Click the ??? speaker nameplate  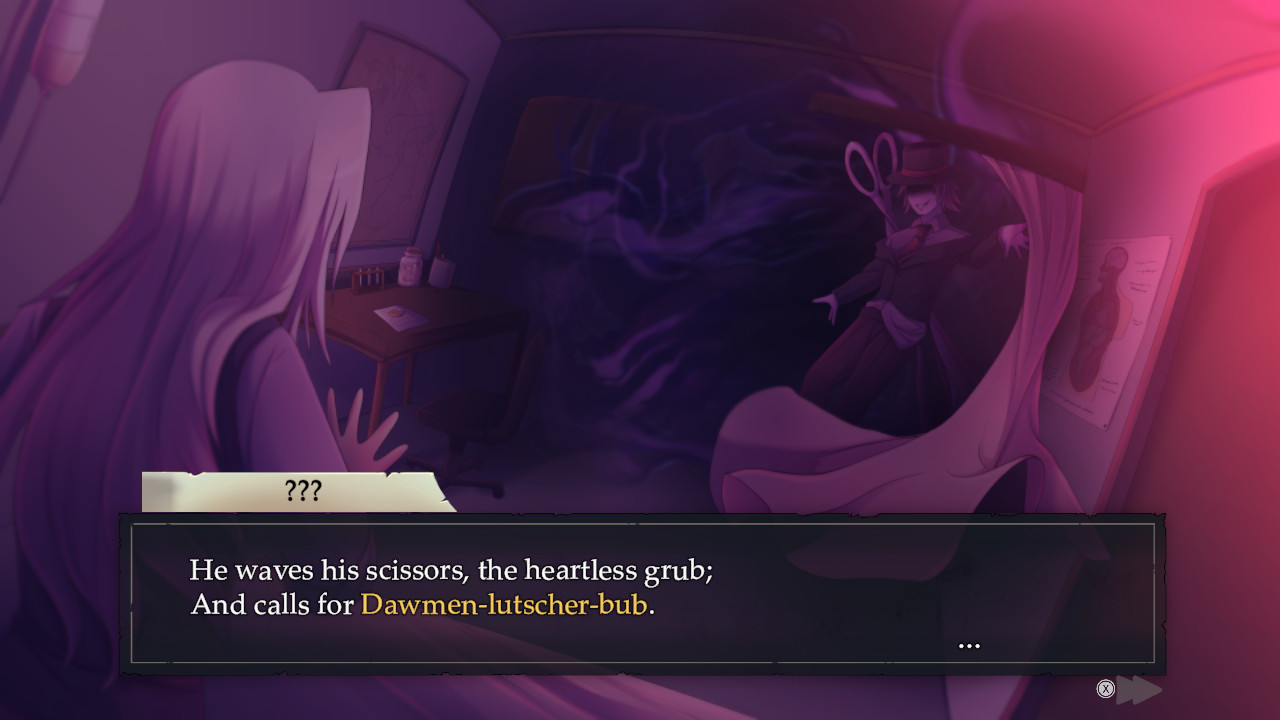tap(303, 491)
